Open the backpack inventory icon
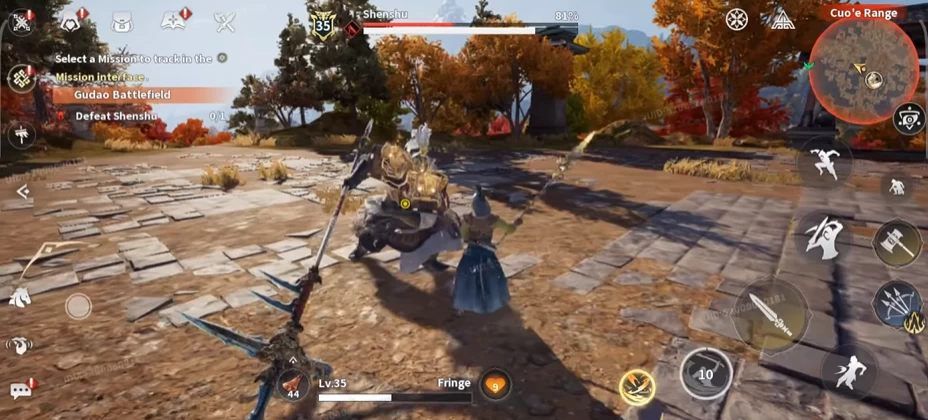The image size is (928, 420). tap(123, 21)
